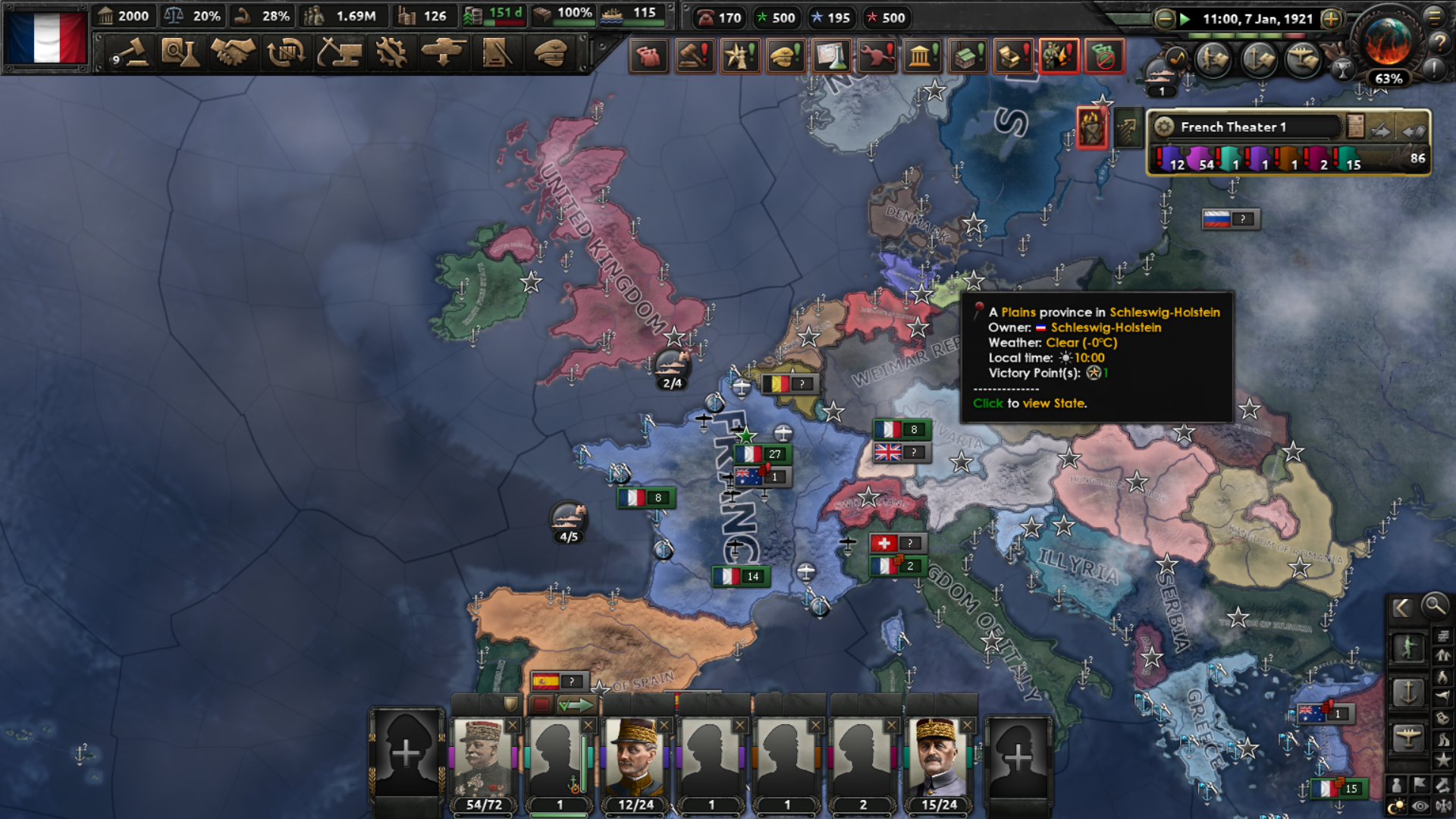Open the question mark help button

click(1439, 43)
